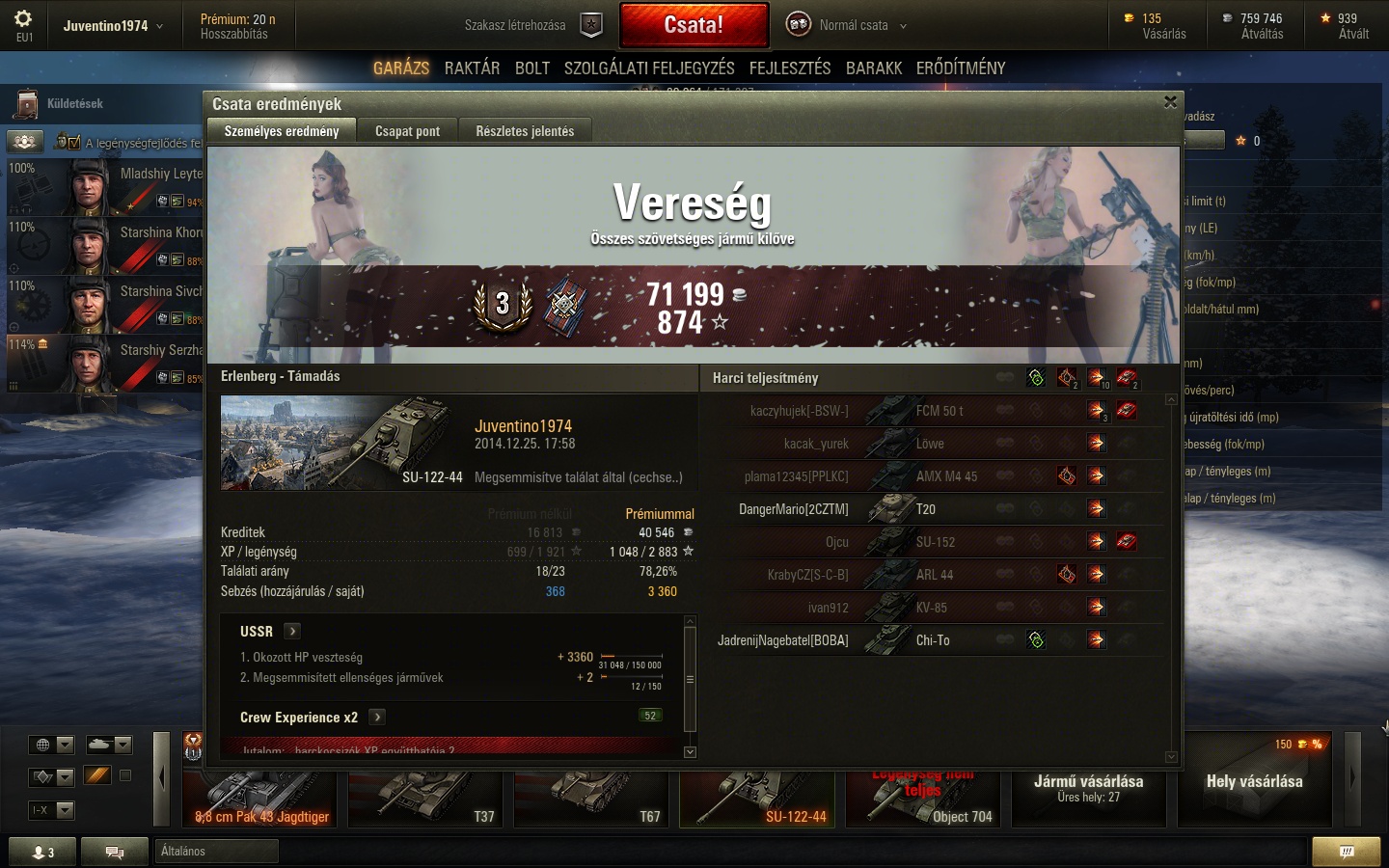Image resolution: width=1389 pixels, height=868 pixels.
Task: Open the Általános chat channel
Action: [x=216, y=851]
